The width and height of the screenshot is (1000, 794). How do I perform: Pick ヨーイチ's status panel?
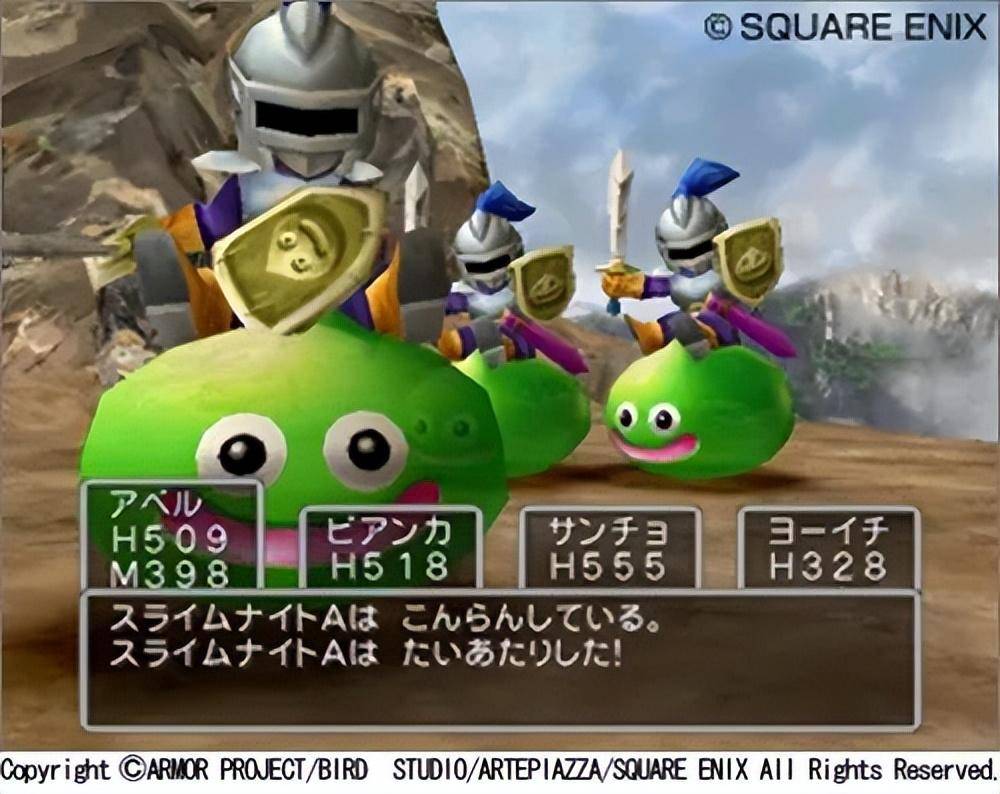tap(828, 548)
